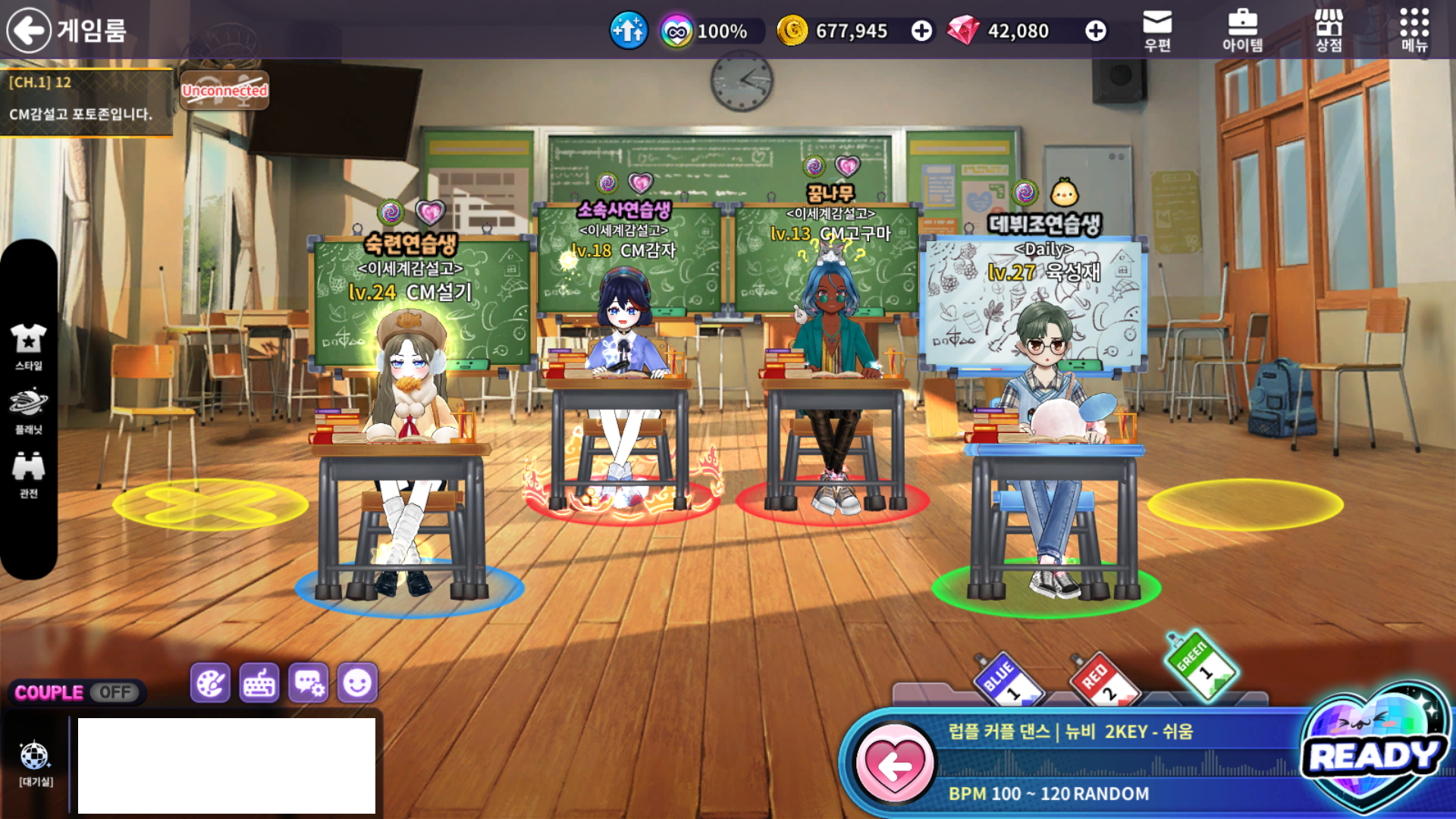Open the mail (우편) inbox
Image resolution: width=1456 pixels, height=819 pixels.
(x=1157, y=30)
